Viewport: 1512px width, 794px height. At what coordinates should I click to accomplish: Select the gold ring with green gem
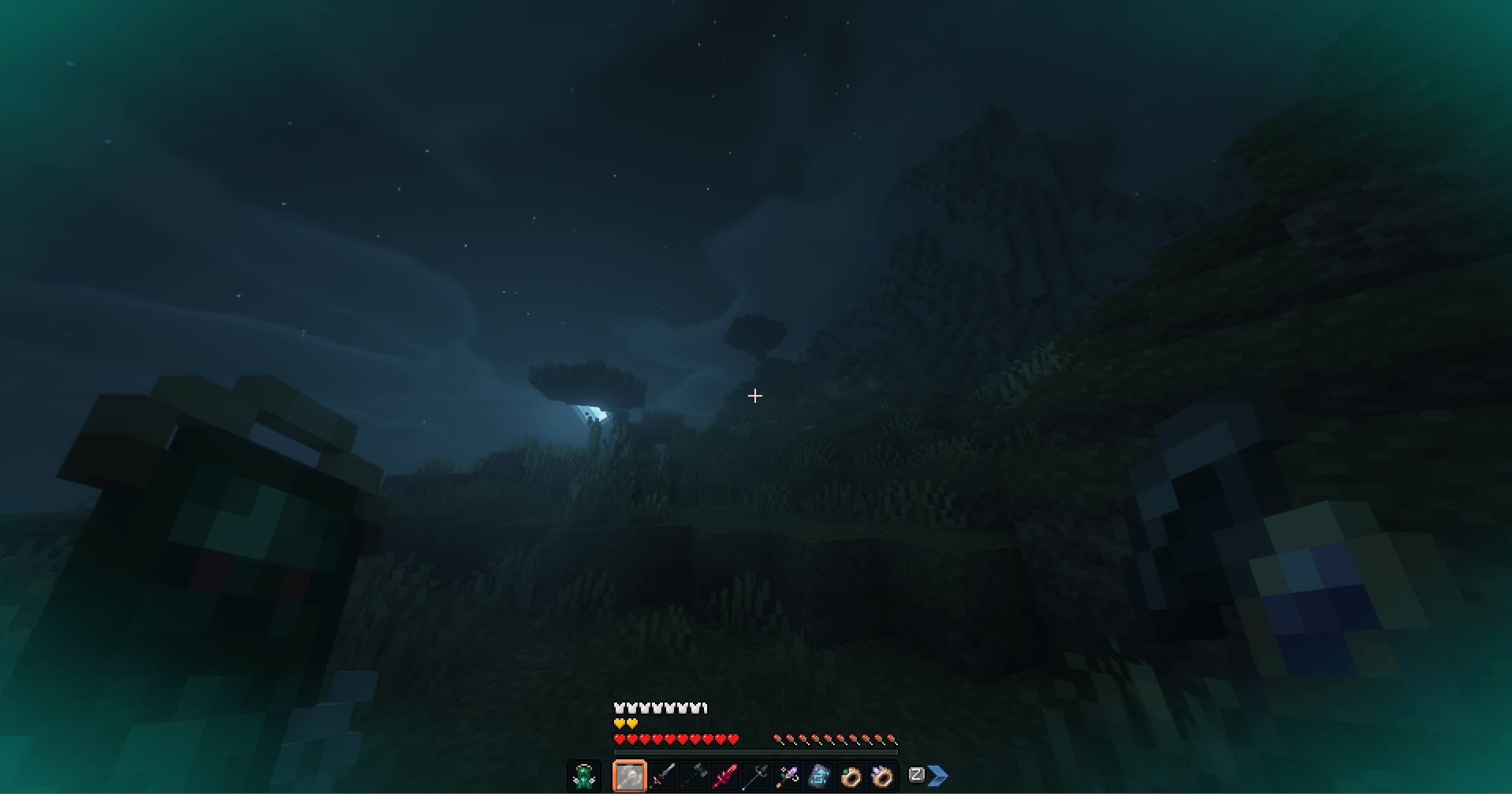tap(850, 776)
